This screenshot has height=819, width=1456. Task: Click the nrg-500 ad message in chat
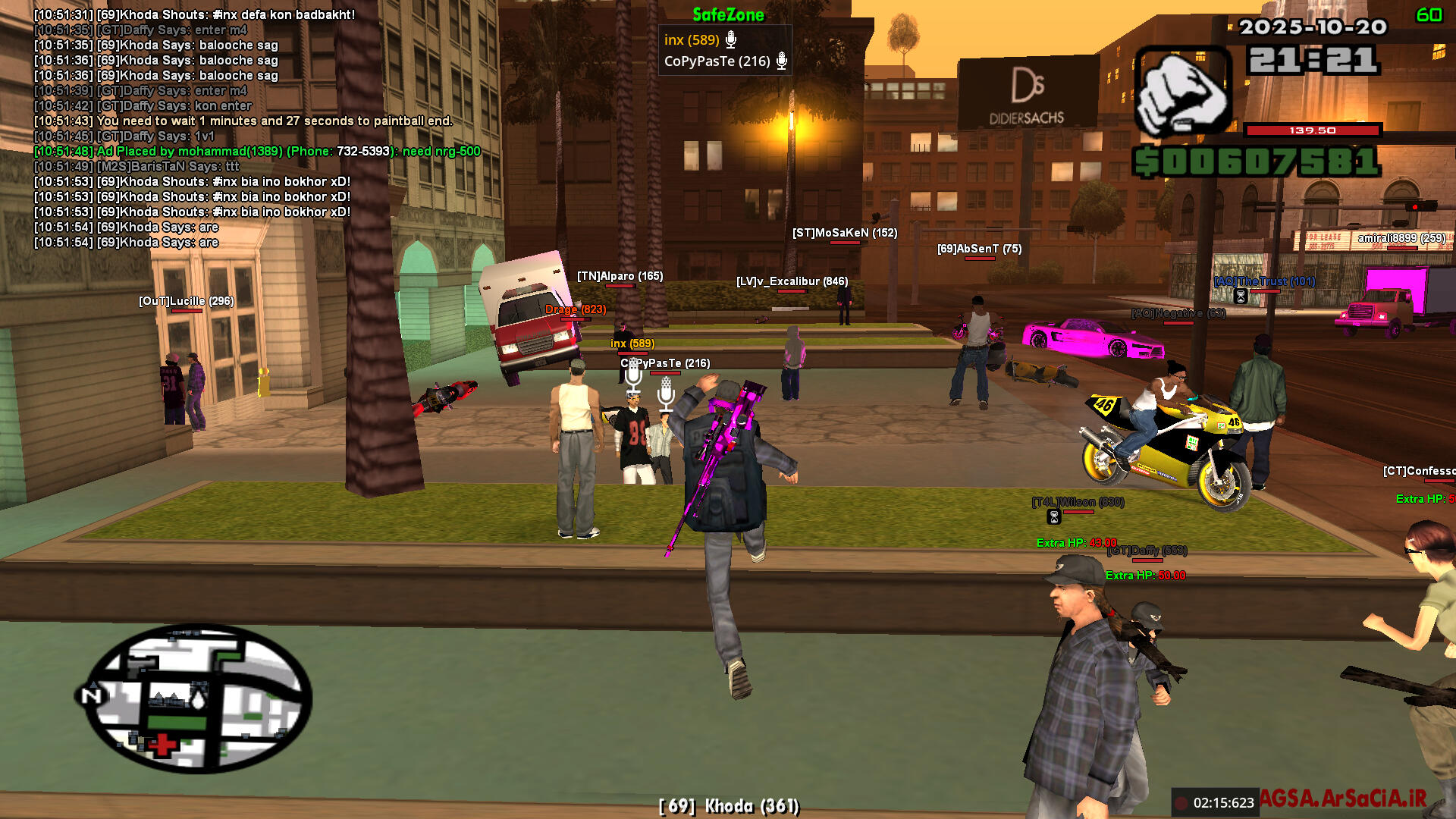click(x=258, y=152)
